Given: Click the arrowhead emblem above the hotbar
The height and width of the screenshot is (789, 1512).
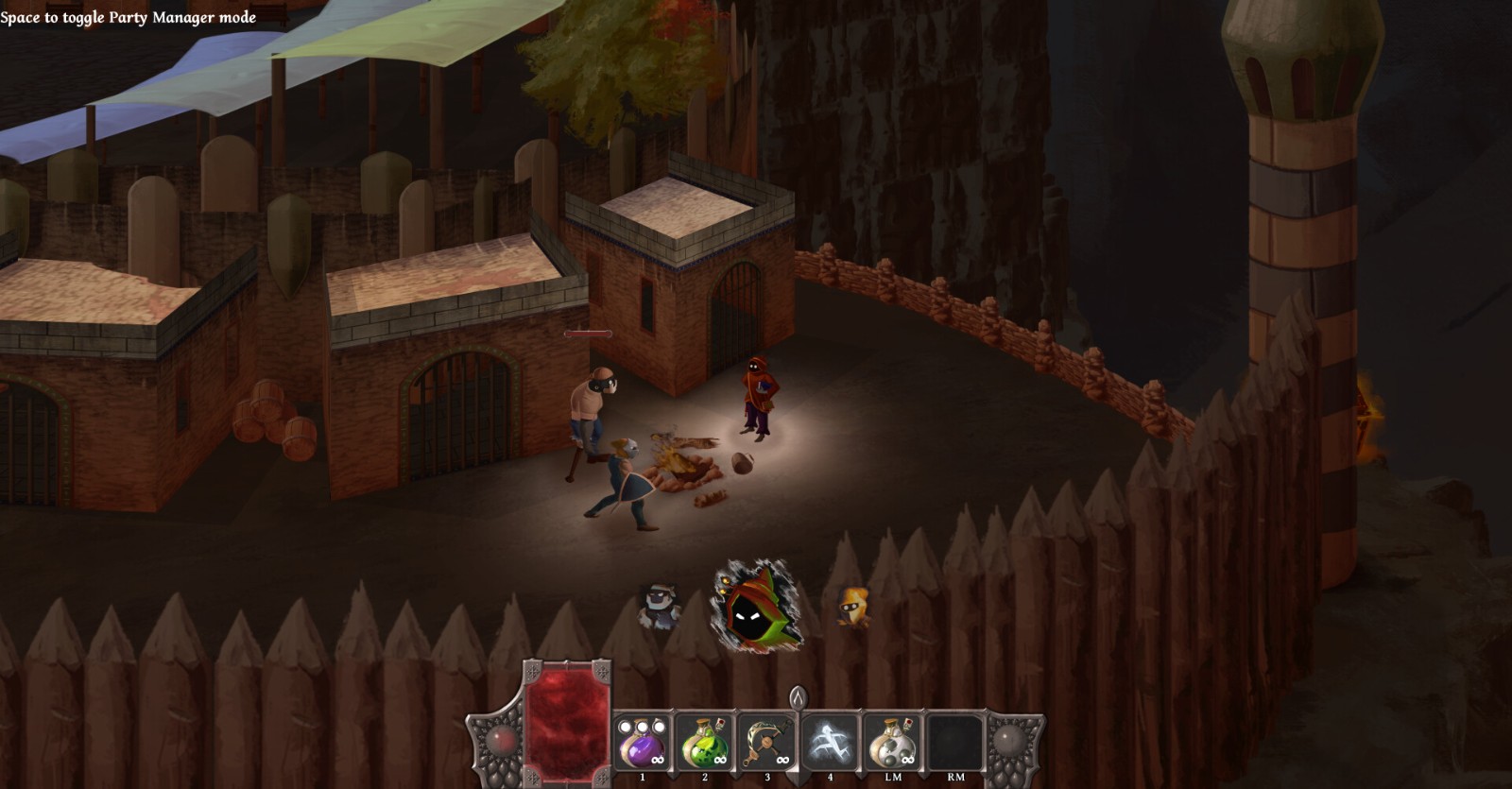Looking at the screenshot, I should [x=799, y=698].
